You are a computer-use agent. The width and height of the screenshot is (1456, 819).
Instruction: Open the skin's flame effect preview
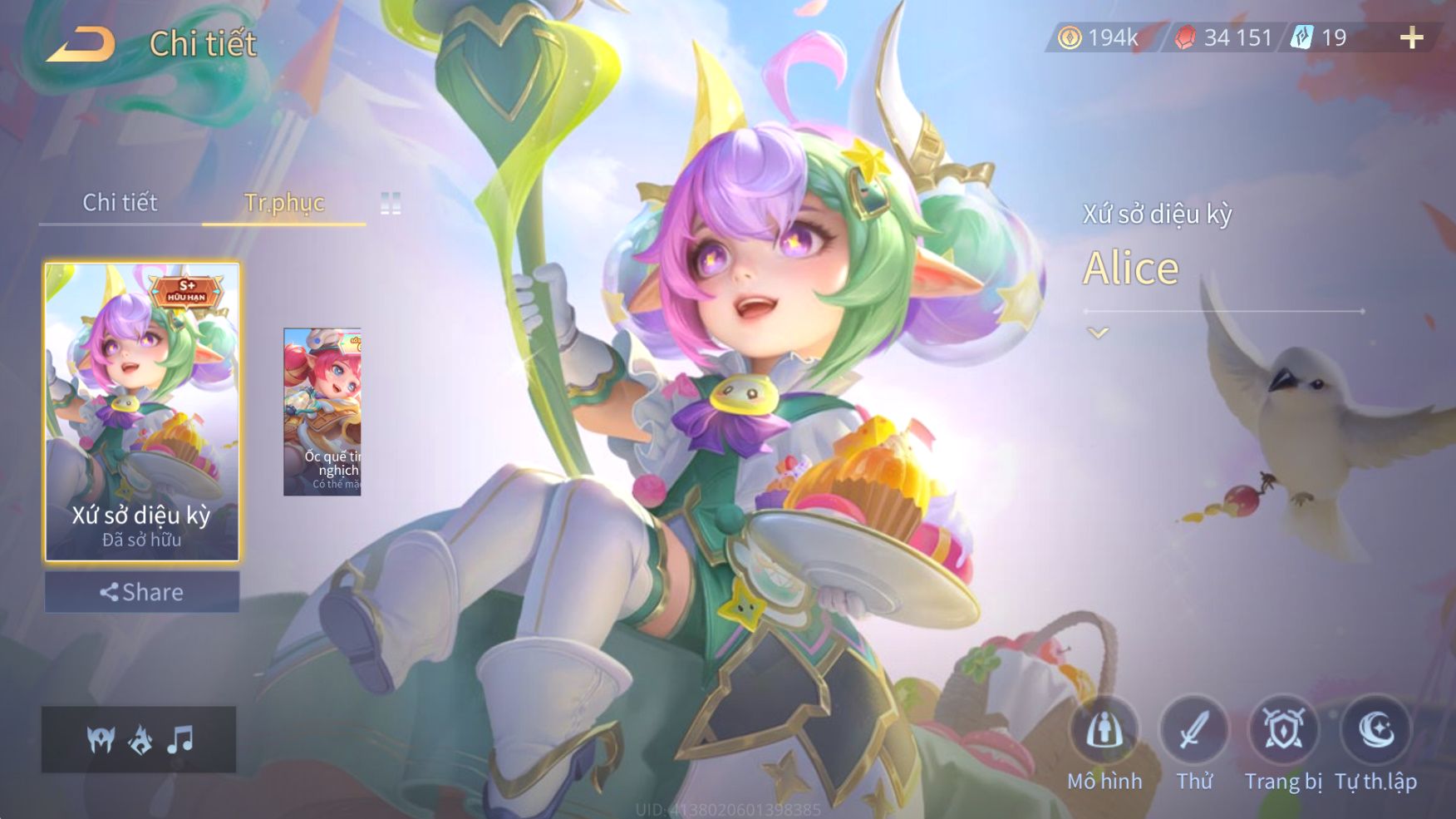140,739
